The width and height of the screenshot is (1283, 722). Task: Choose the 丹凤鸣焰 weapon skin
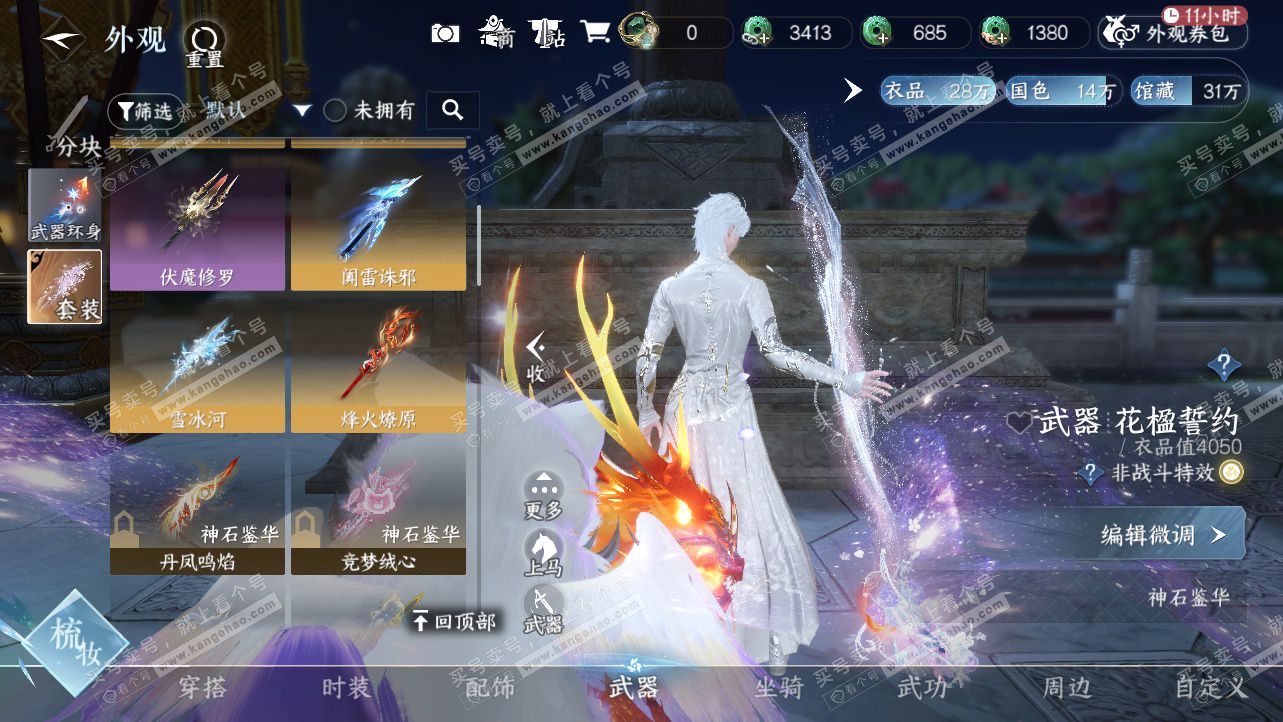pyautogui.click(x=197, y=512)
